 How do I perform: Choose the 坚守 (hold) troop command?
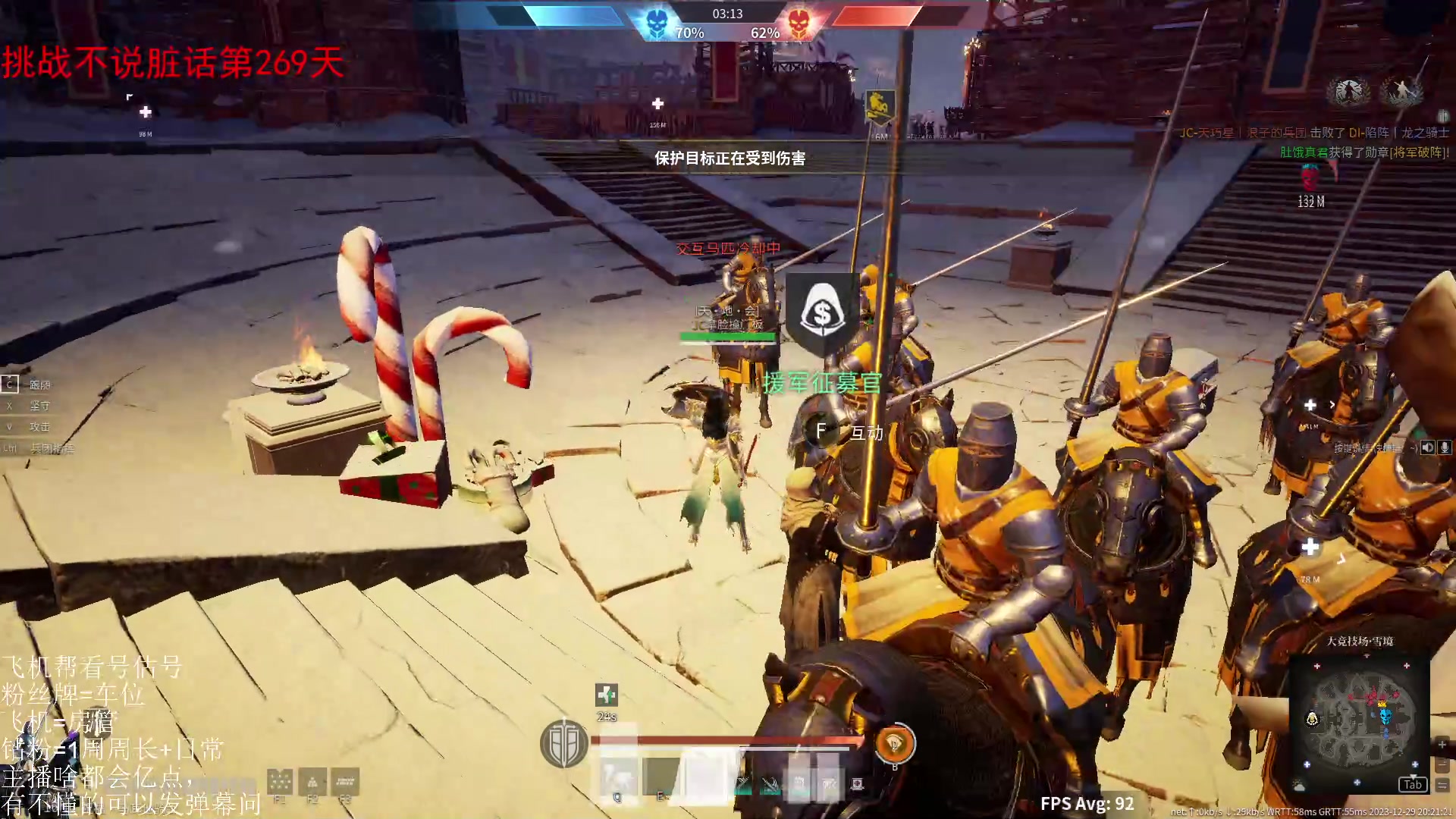39,406
